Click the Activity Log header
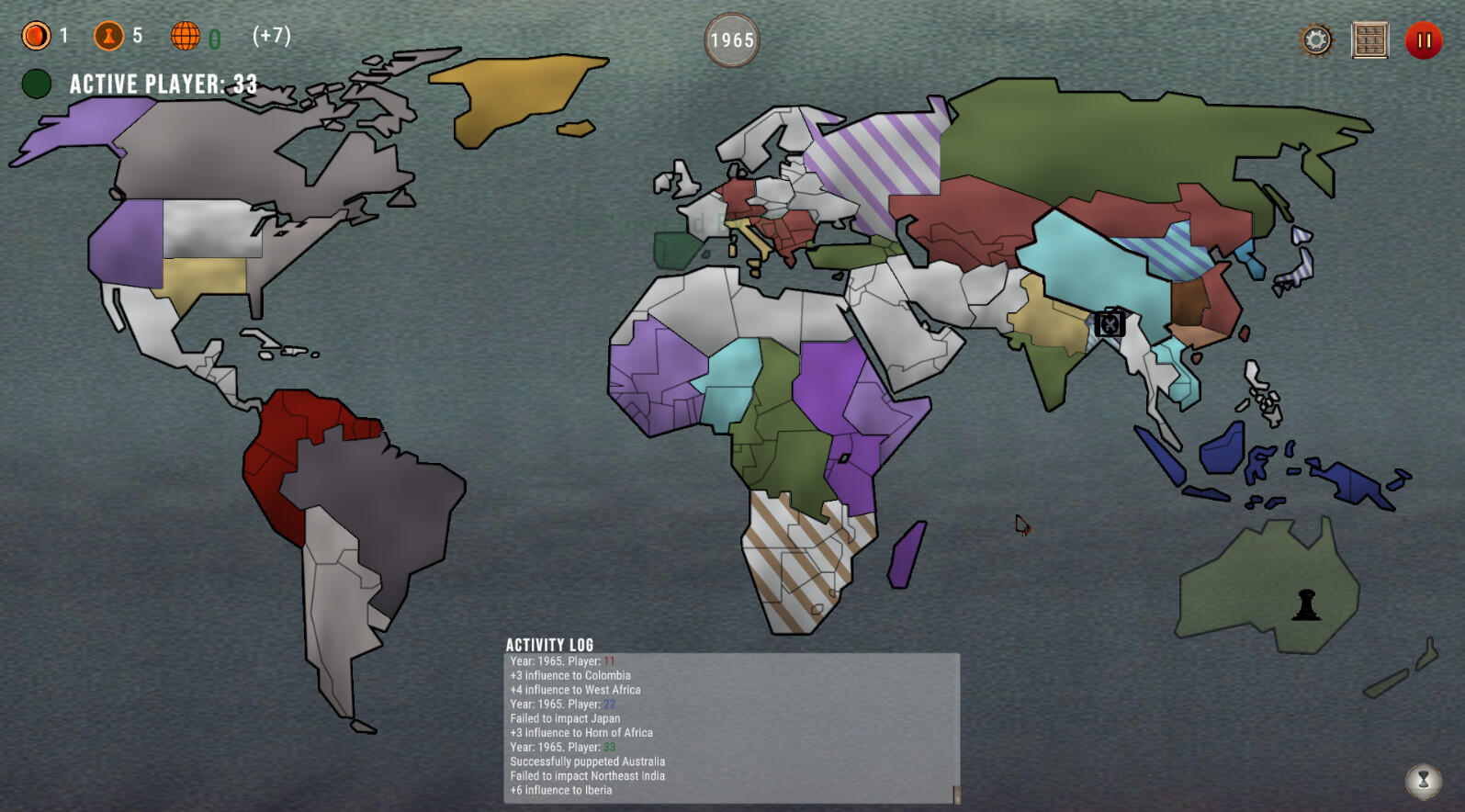The width and height of the screenshot is (1465, 812). coord(553,645)
